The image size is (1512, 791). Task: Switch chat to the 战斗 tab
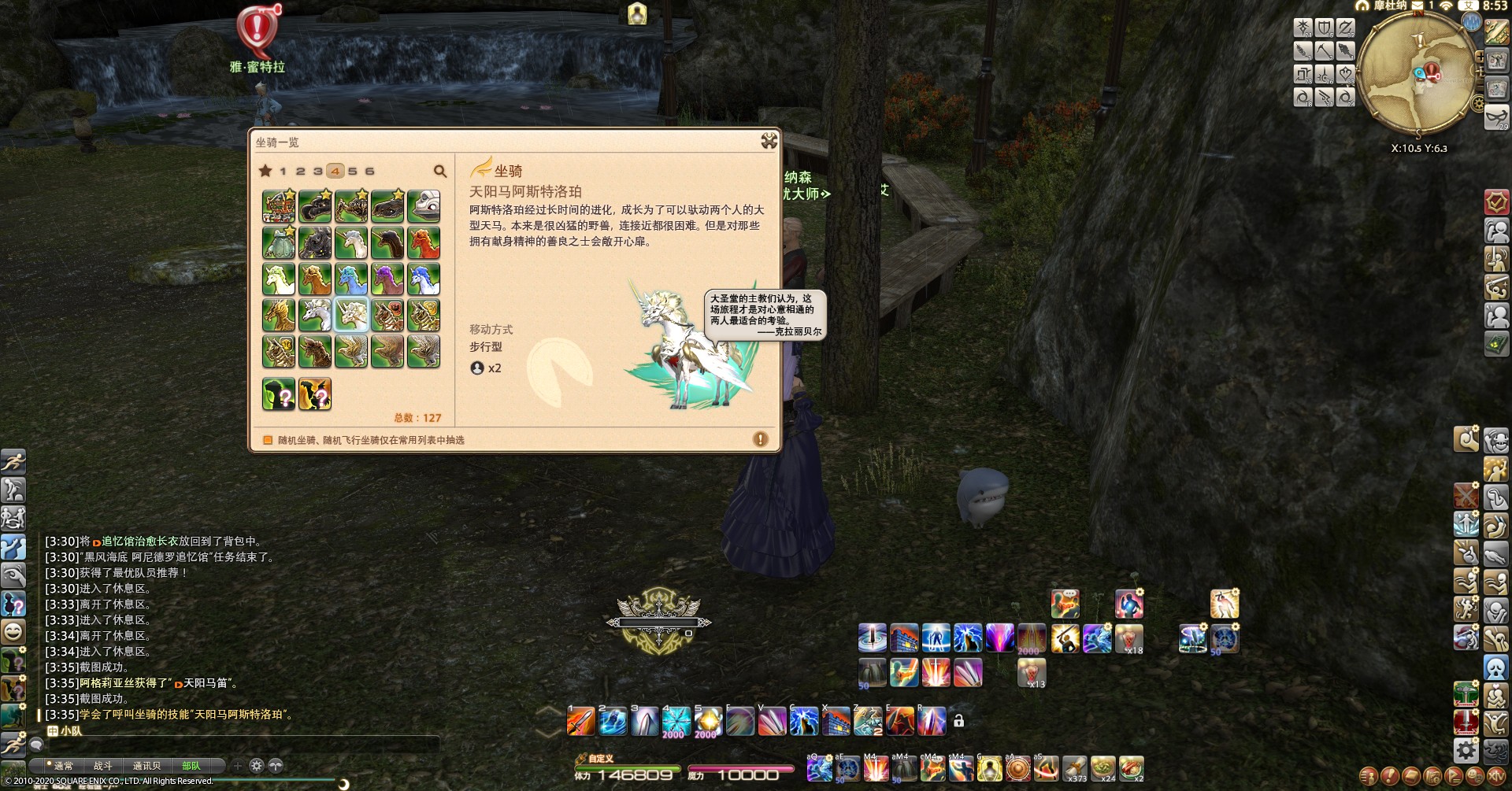click(x=103, y=766)
